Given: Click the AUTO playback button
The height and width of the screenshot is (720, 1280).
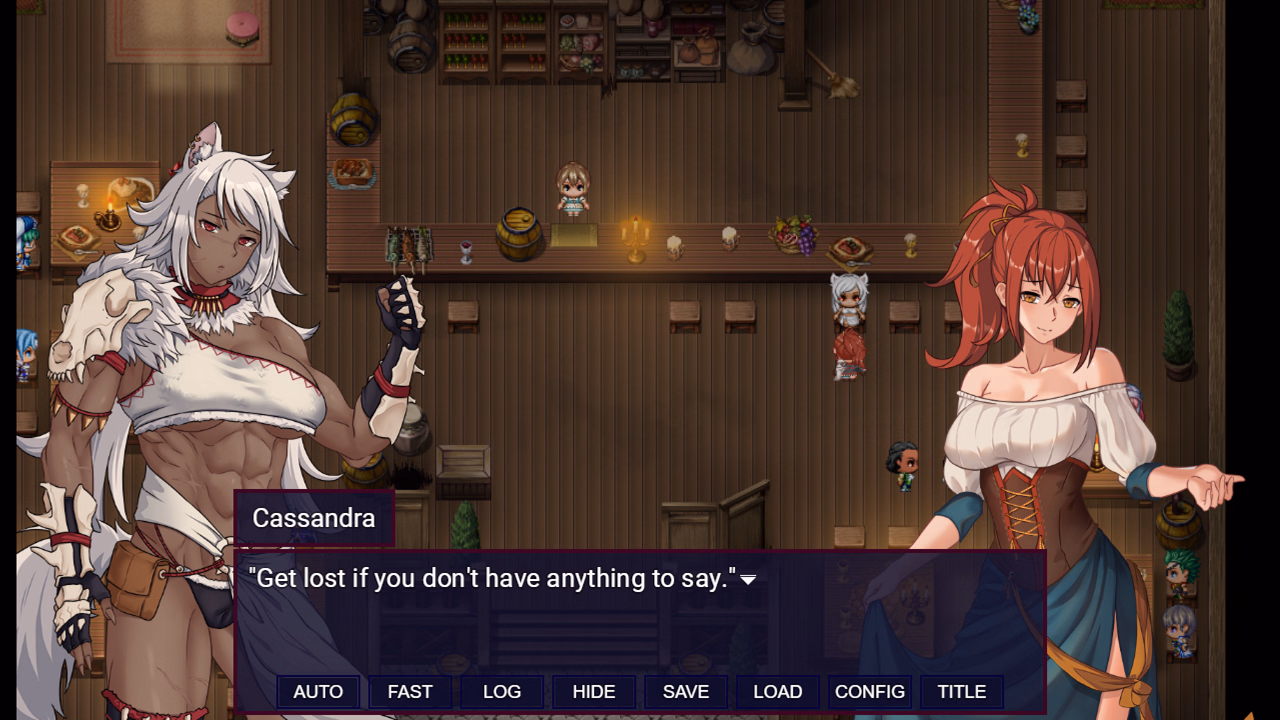Looking at the screenshot, I should (318, 691).
